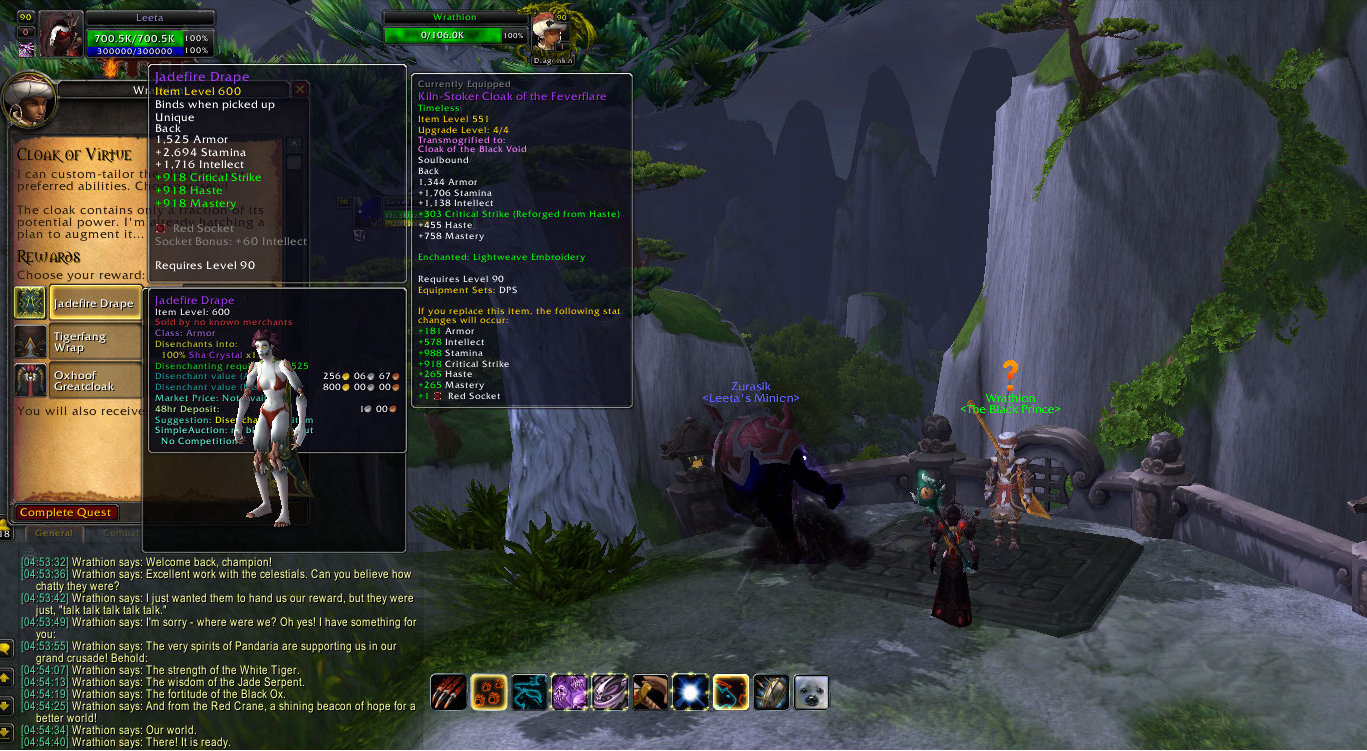1367x751 pixels.
Task: Choose the Jadefire Drape reward
Action: [x=93, y=303]
